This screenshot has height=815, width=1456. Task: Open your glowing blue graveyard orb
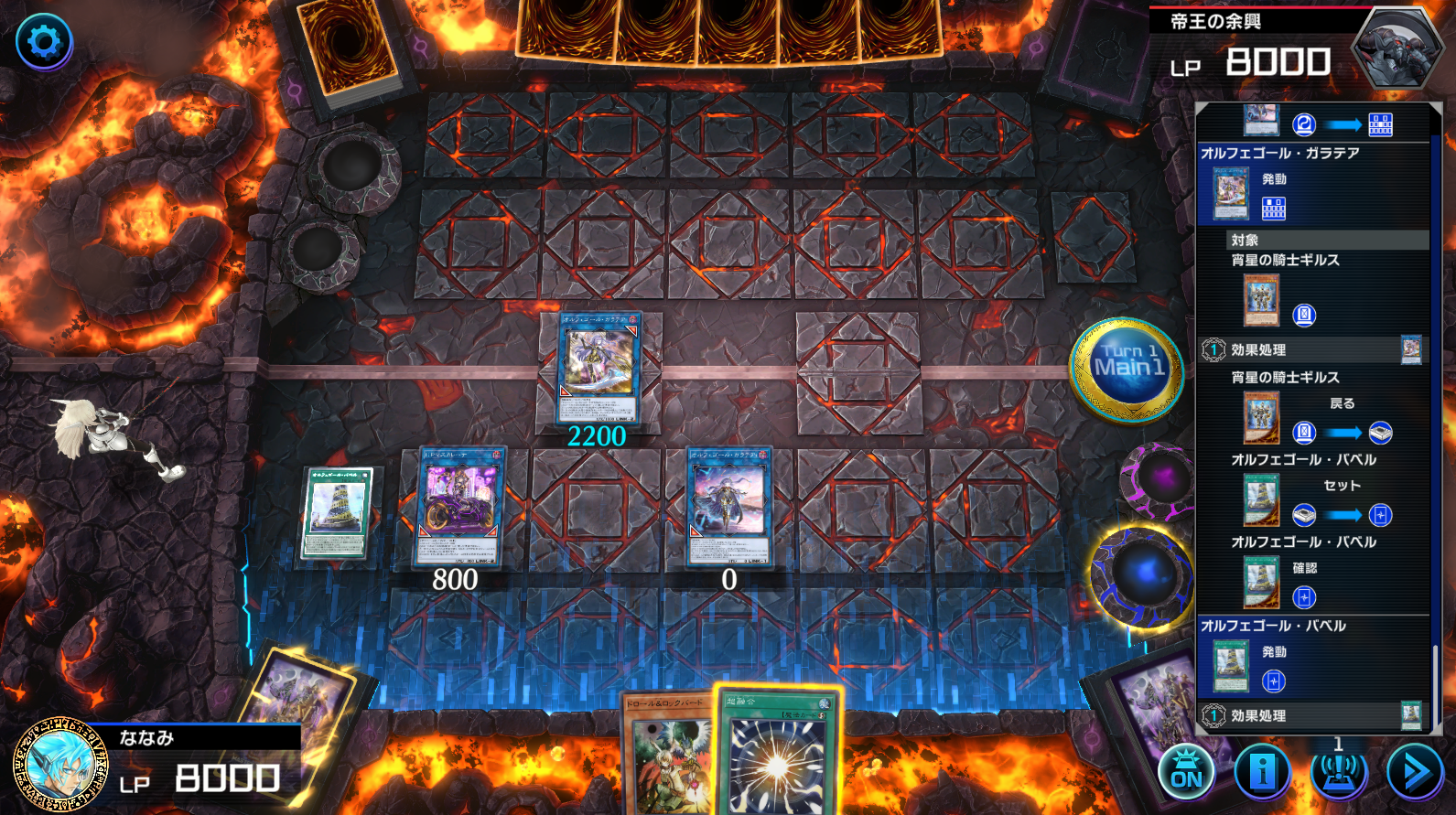(1143, 574)
